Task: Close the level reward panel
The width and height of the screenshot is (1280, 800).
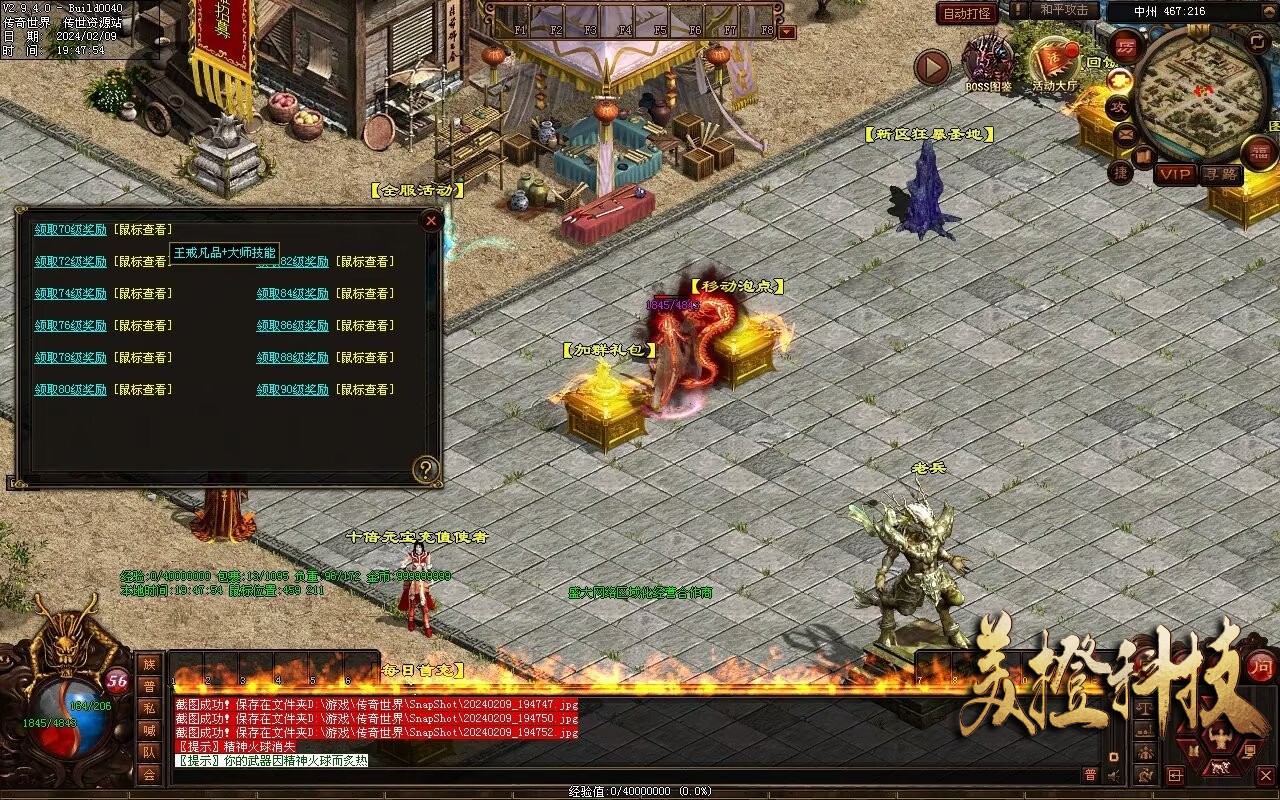Action: pos(431,221)
